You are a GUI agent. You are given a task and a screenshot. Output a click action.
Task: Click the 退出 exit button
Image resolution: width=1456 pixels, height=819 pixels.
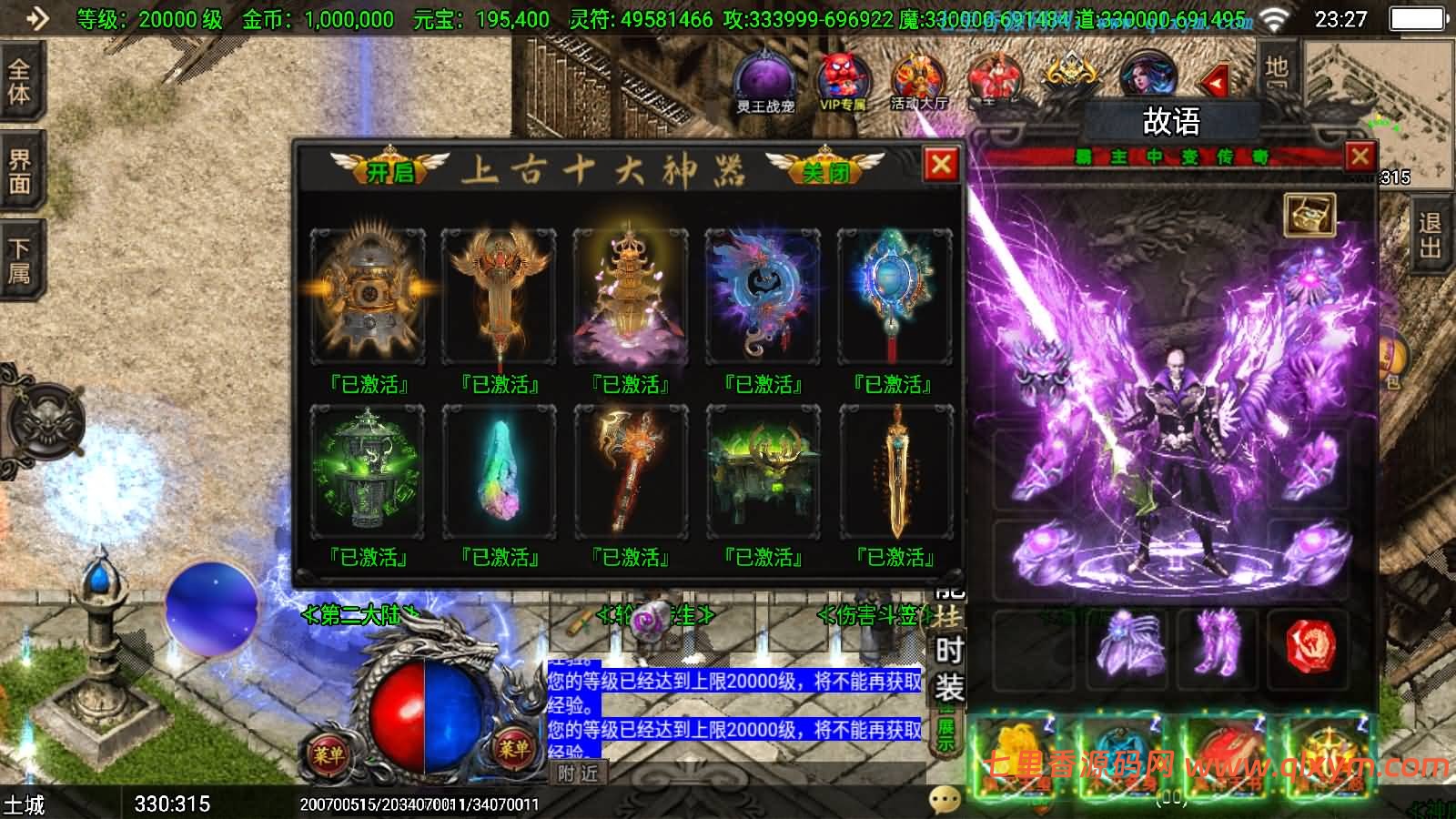[x=1431, y=235]
